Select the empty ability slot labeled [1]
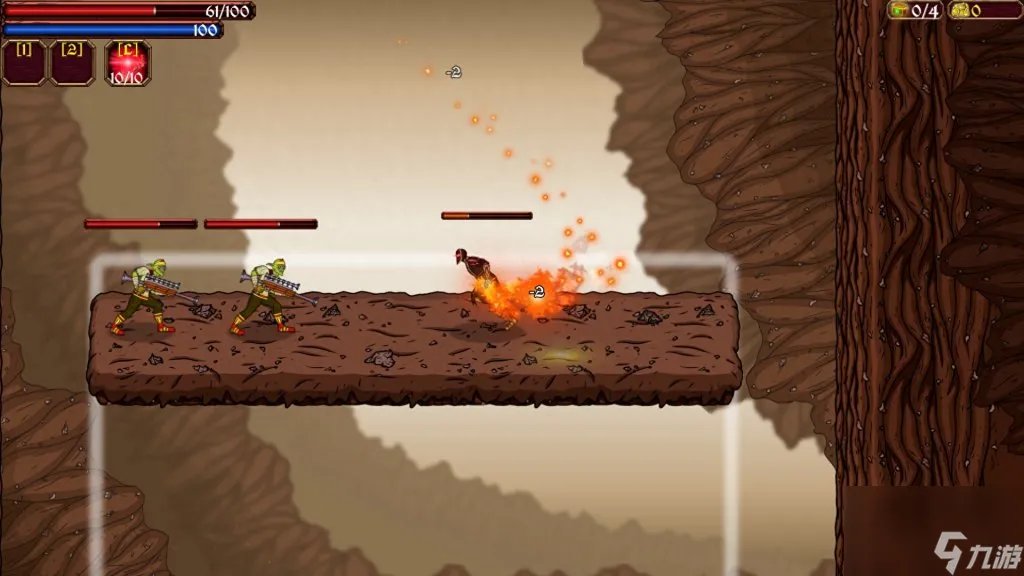Screen dimensions: 1024x576 tap(24, 62)
